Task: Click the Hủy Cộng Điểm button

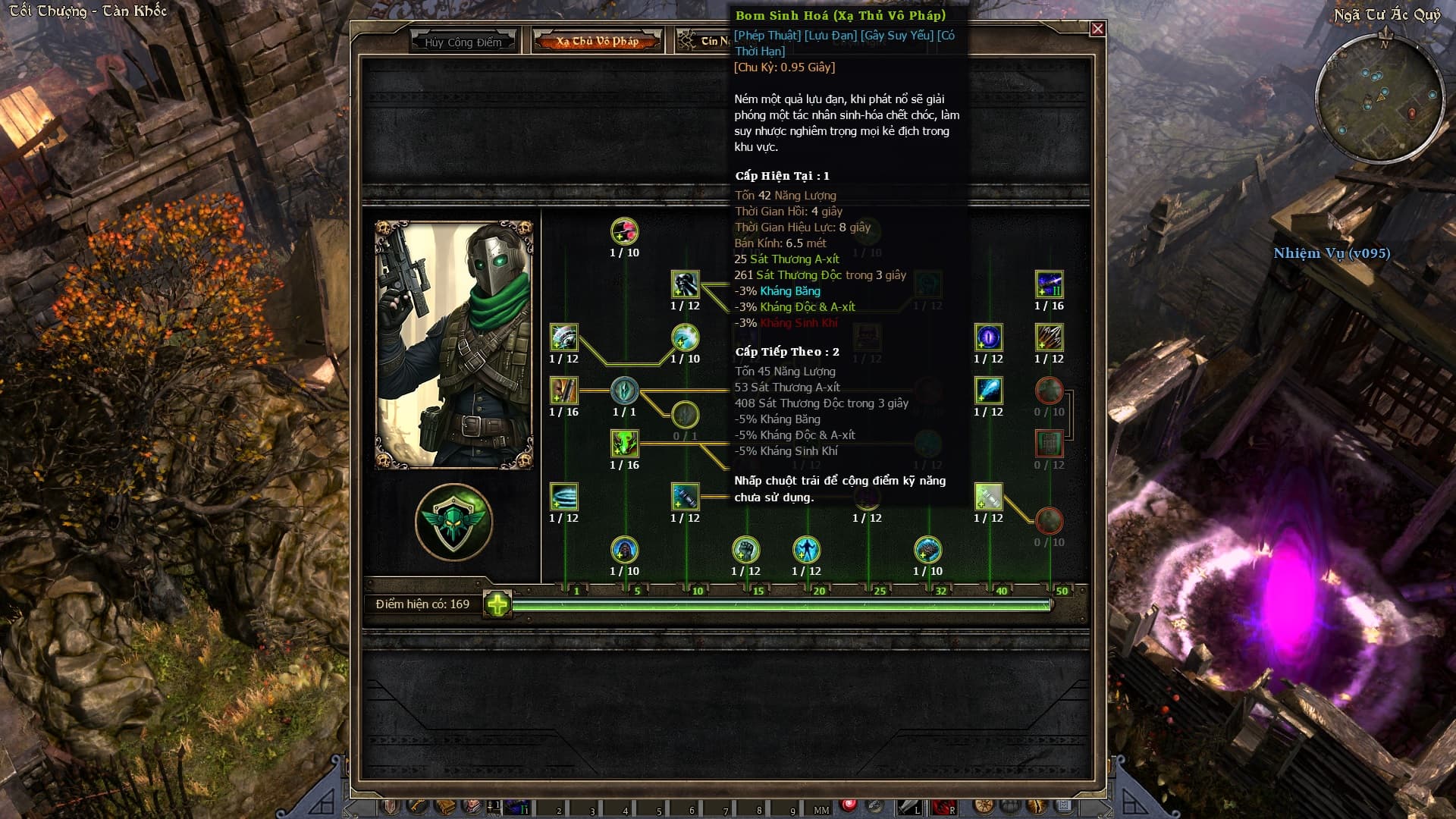Action: (463, 42)
